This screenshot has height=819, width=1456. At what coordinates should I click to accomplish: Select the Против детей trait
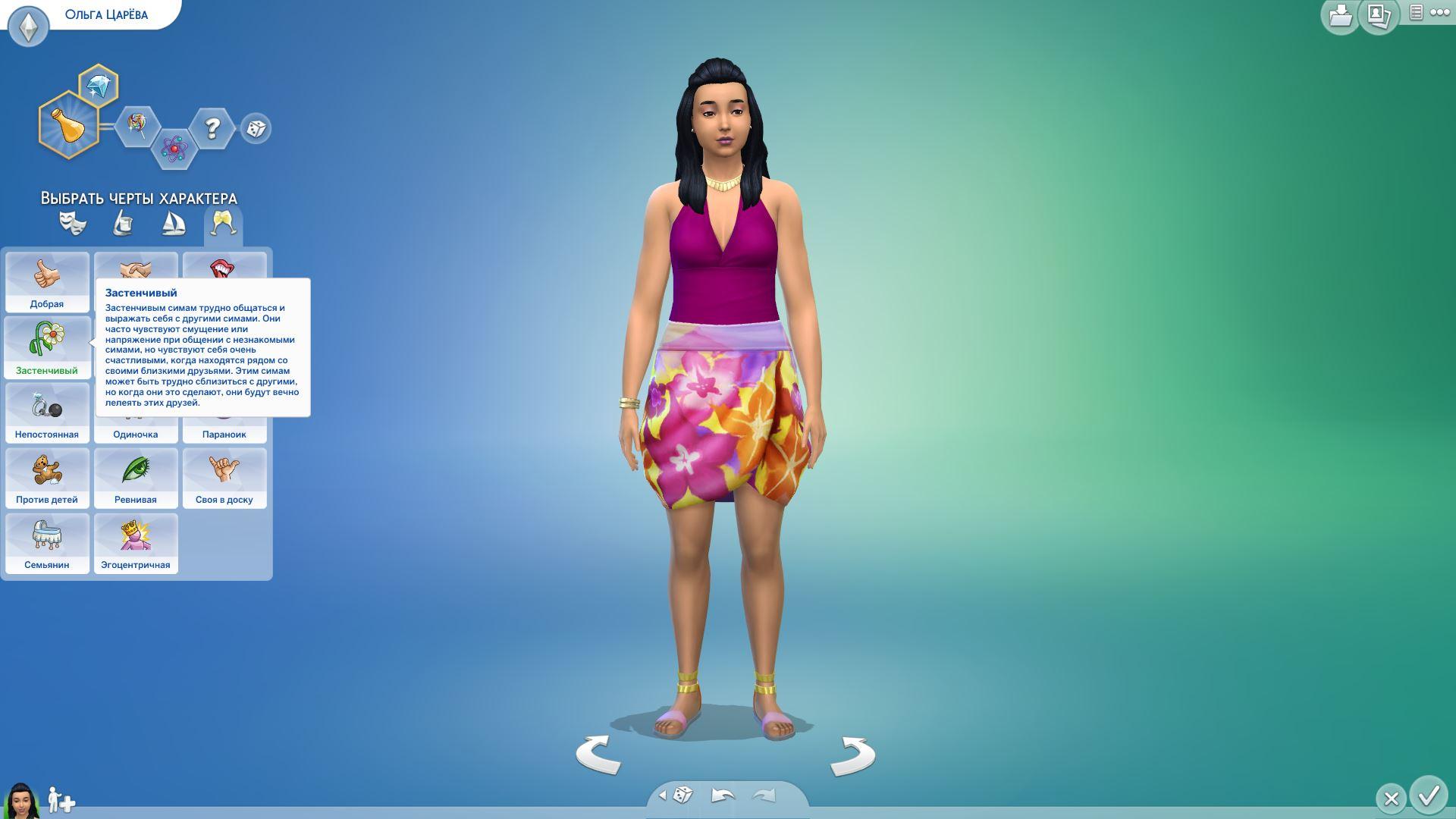[47, 478]
